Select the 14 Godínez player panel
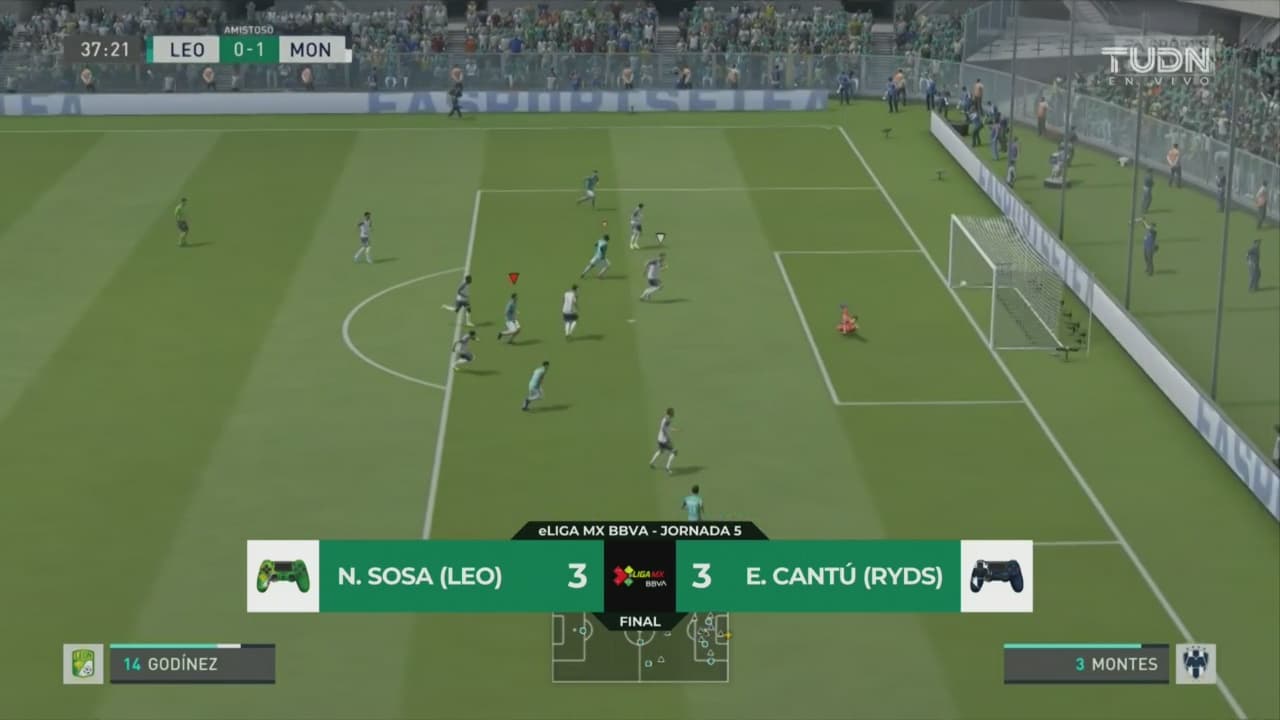 point(192,664)
